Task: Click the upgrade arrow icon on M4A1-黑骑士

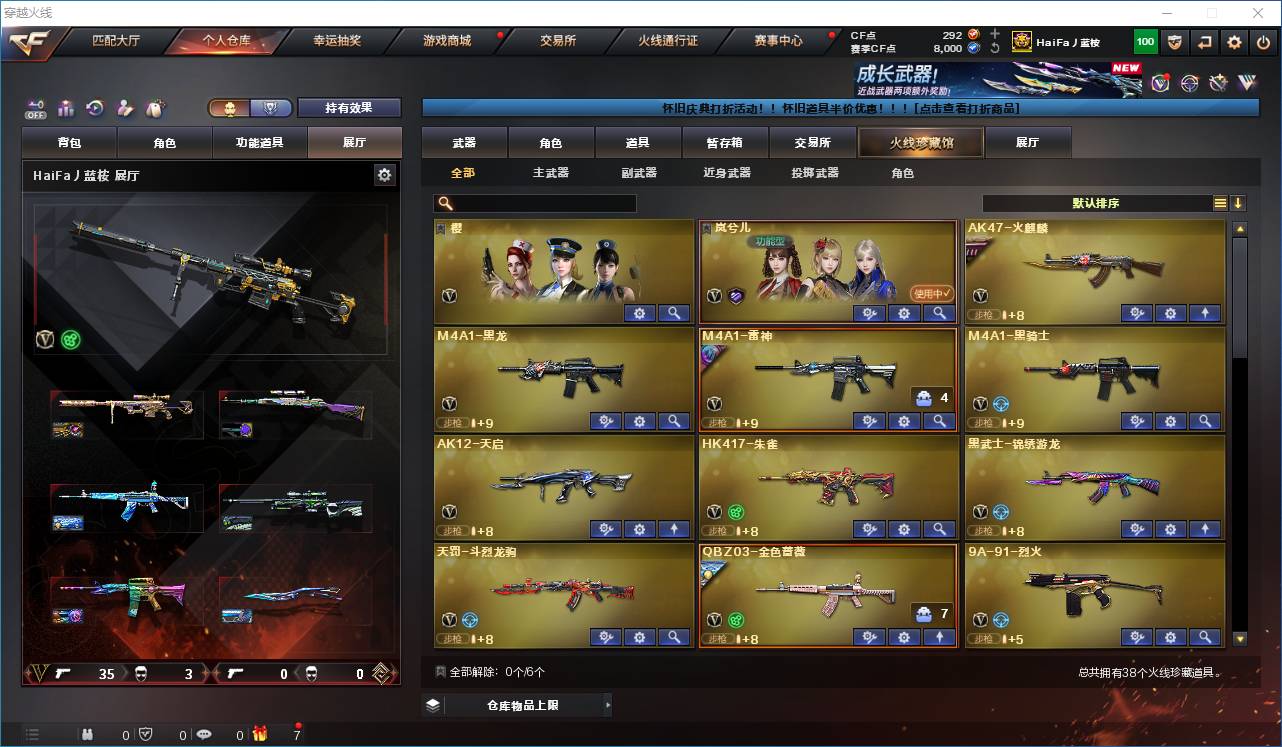Action: point(1204,421)
